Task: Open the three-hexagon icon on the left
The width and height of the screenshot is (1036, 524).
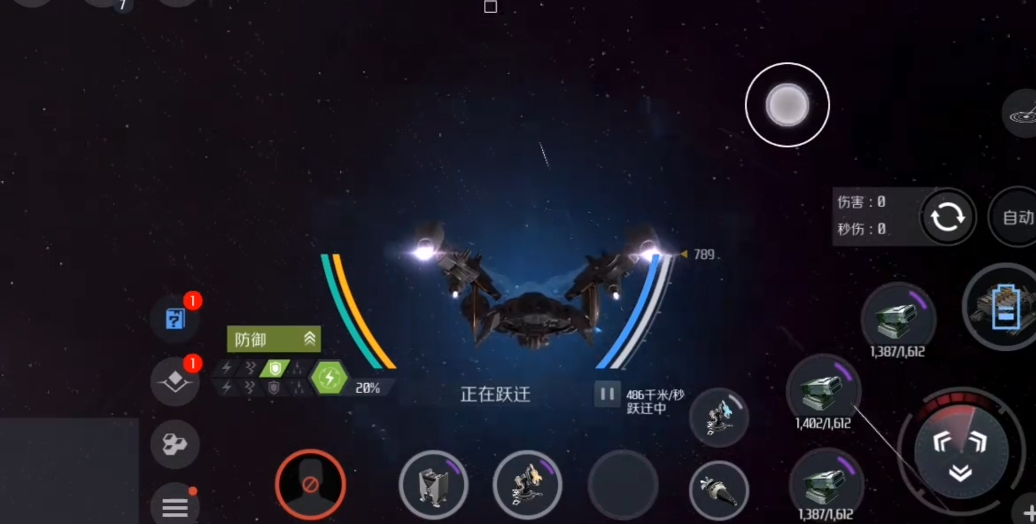Action: coord(175,444)
